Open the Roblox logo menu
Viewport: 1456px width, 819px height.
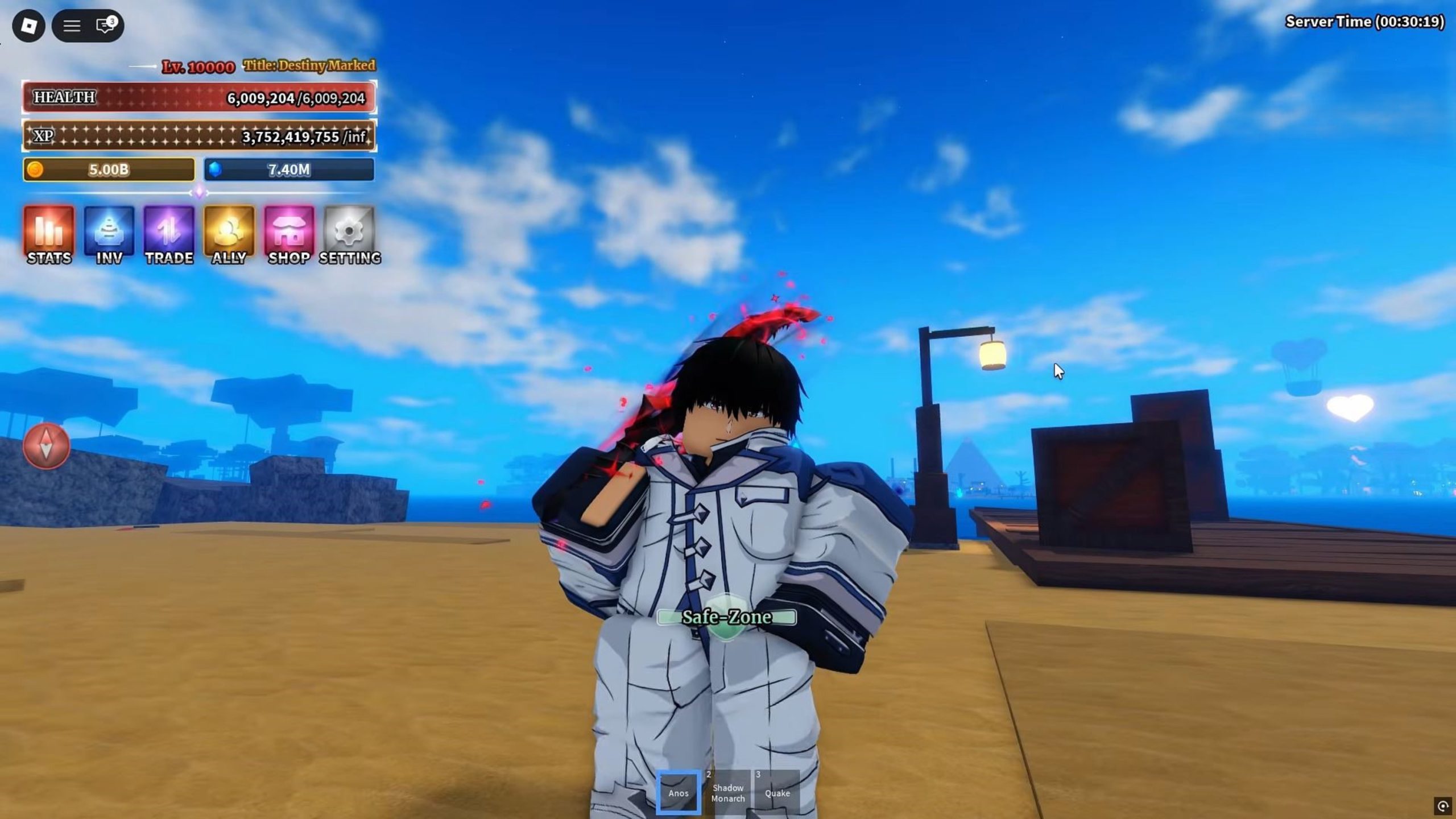coord(28,26)
